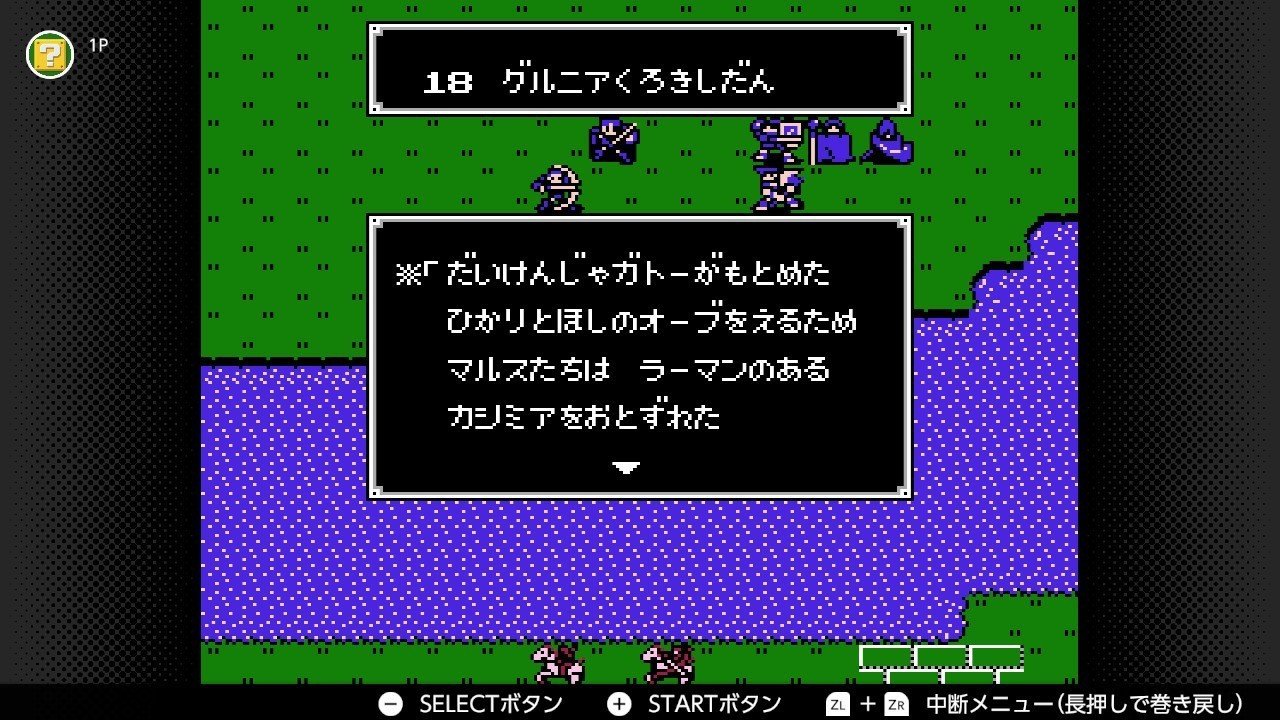
Task: Click the blue swordsman sprite near the title box
Action: point(614,140)
